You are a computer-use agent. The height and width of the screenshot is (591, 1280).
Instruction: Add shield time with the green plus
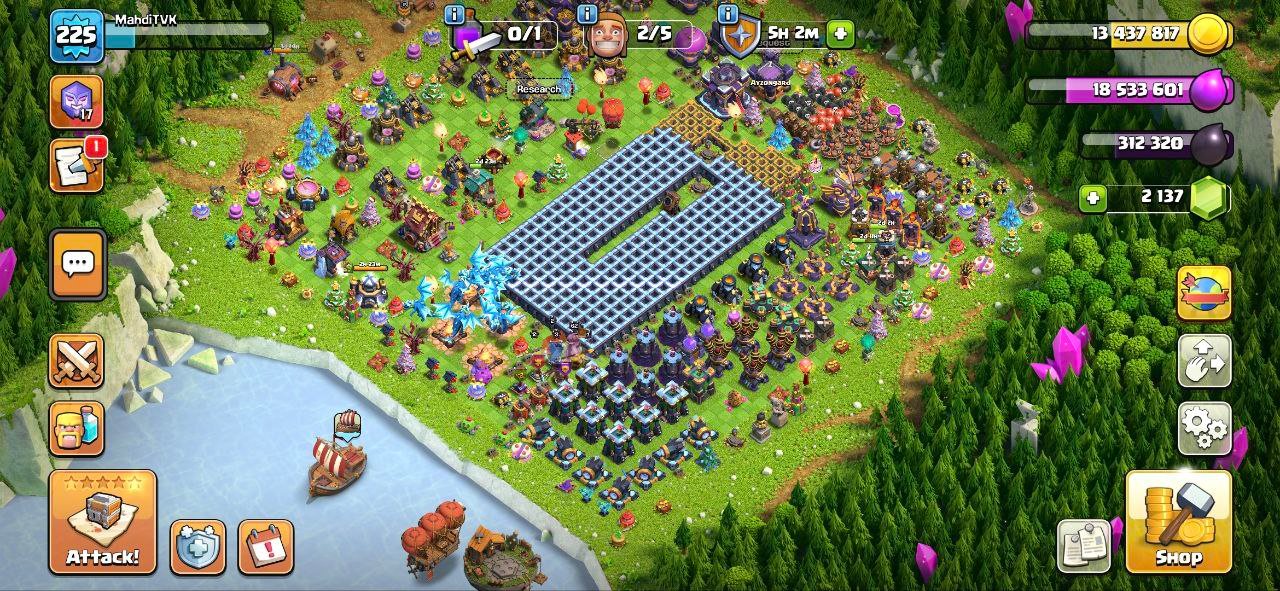(x=840, y=33)
